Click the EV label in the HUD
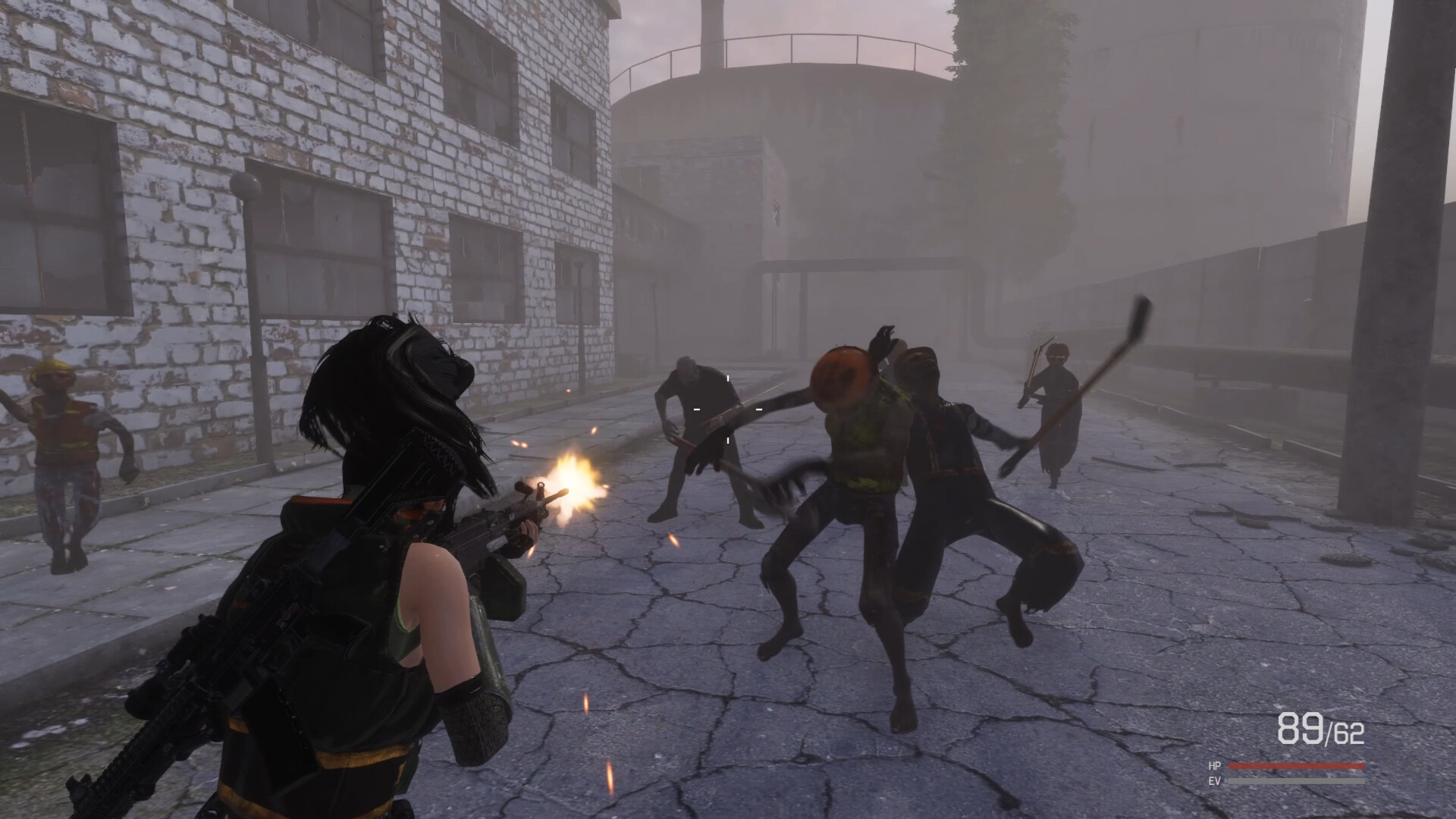 click(x=1216, y=780)
